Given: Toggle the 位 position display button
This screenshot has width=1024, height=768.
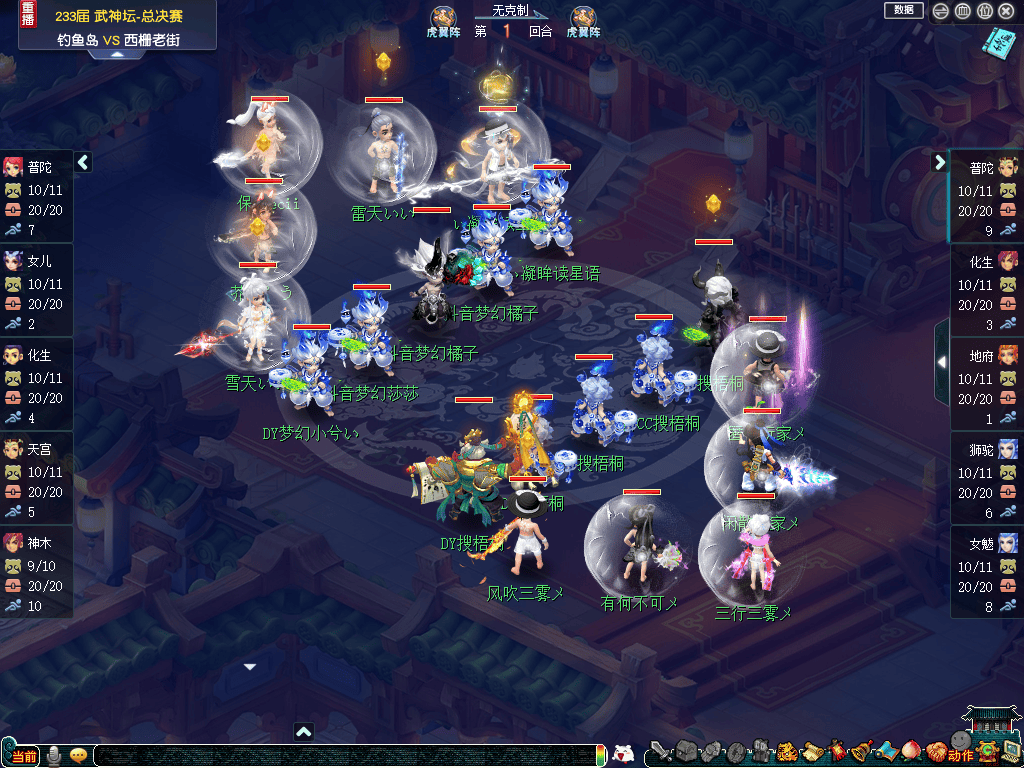Looking at the screenshot, I should click(x=984, y=11).
